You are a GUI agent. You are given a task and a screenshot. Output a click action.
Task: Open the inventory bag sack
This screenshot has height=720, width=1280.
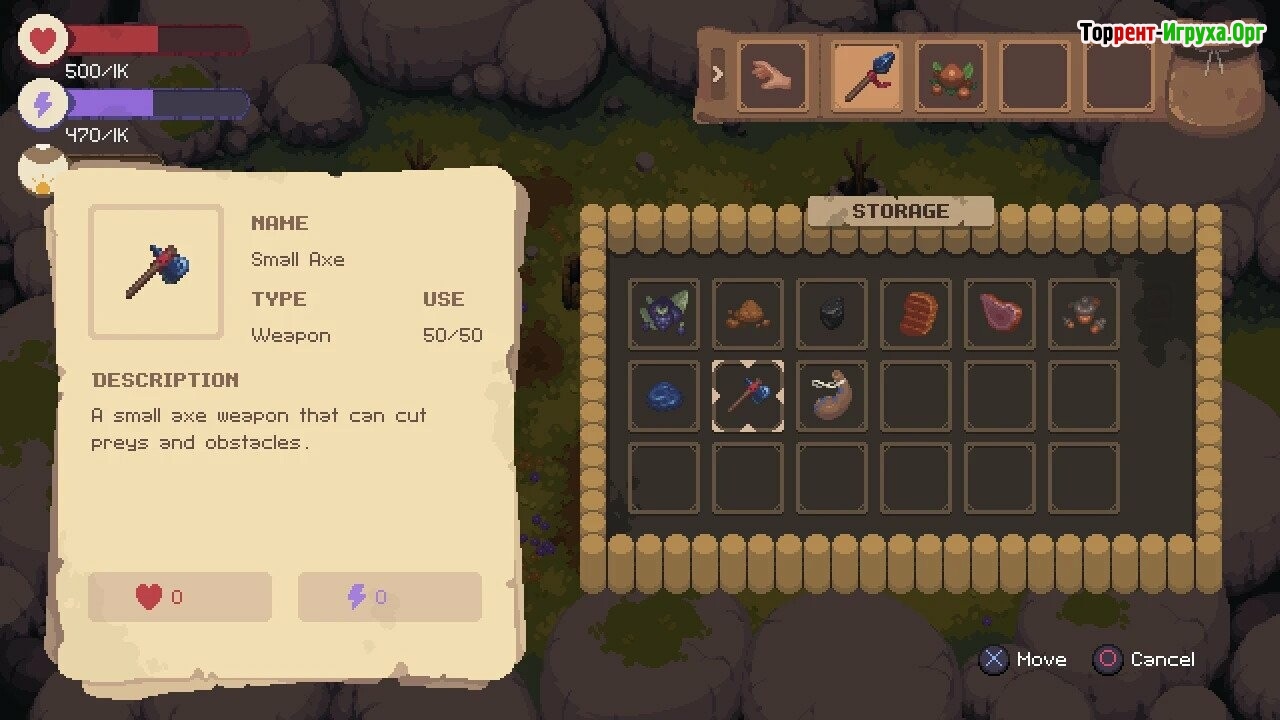coord(1216,88)
